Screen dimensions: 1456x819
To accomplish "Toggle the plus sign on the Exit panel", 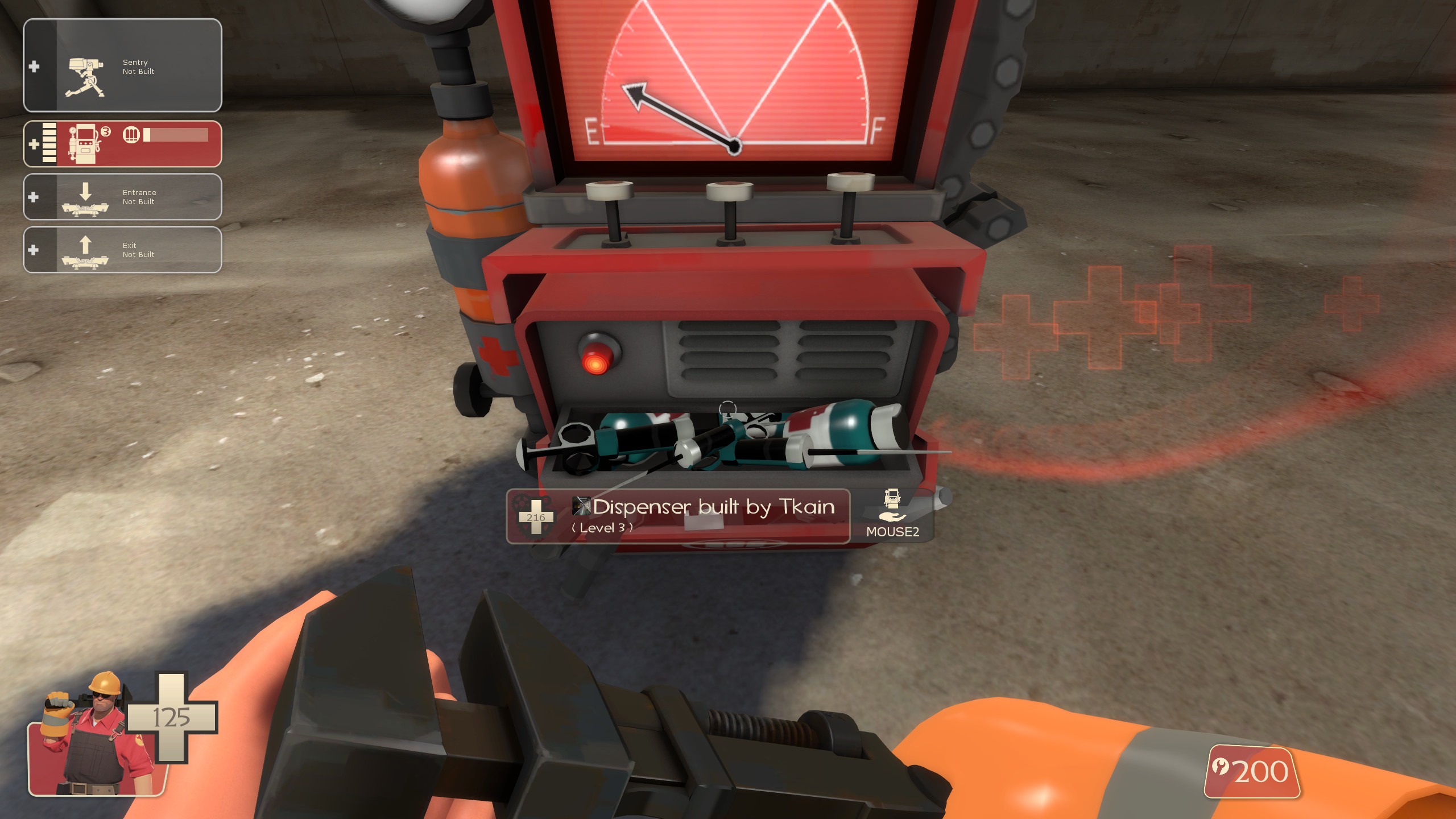I will [35, 250].
